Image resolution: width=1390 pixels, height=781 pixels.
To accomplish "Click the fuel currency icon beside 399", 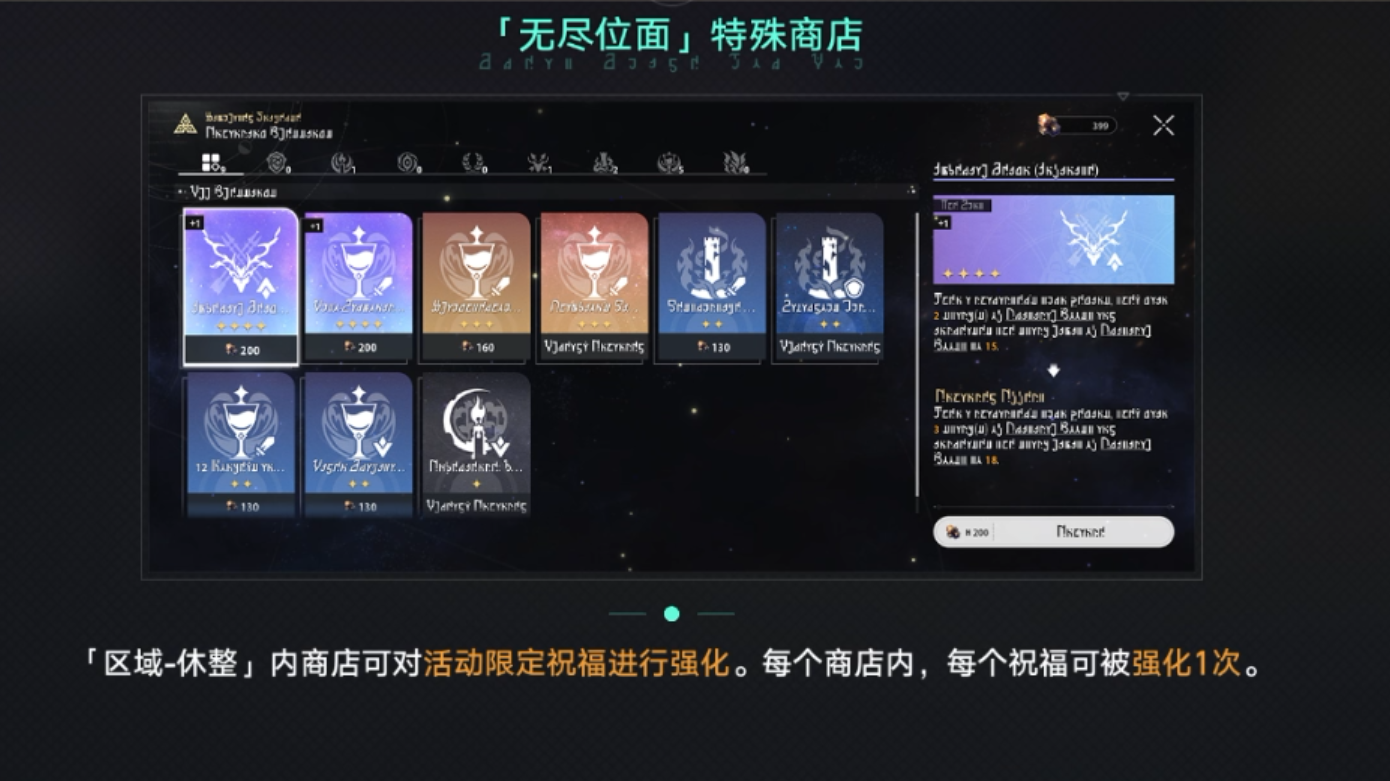I will tap(1046, 125).
